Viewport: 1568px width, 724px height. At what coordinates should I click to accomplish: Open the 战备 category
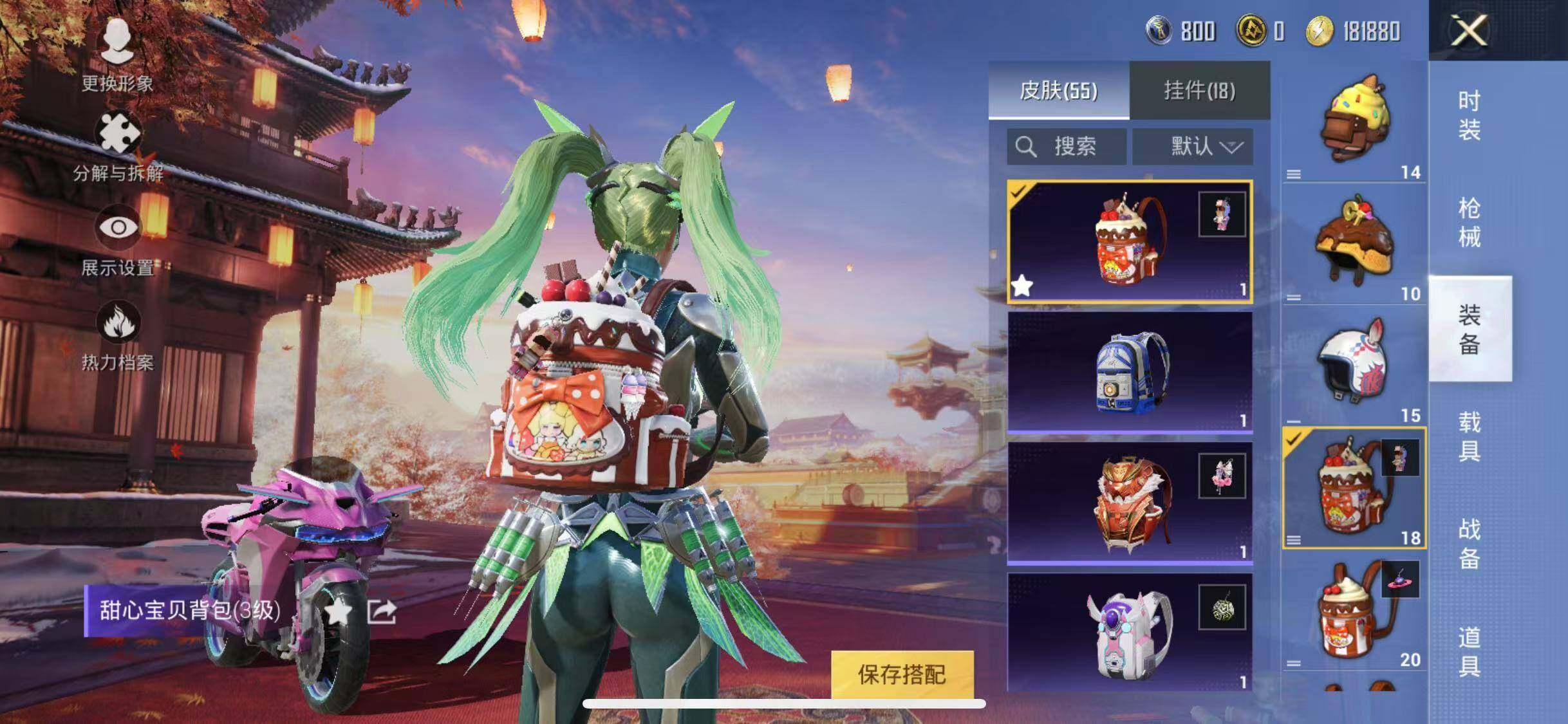pos(1469,544)
